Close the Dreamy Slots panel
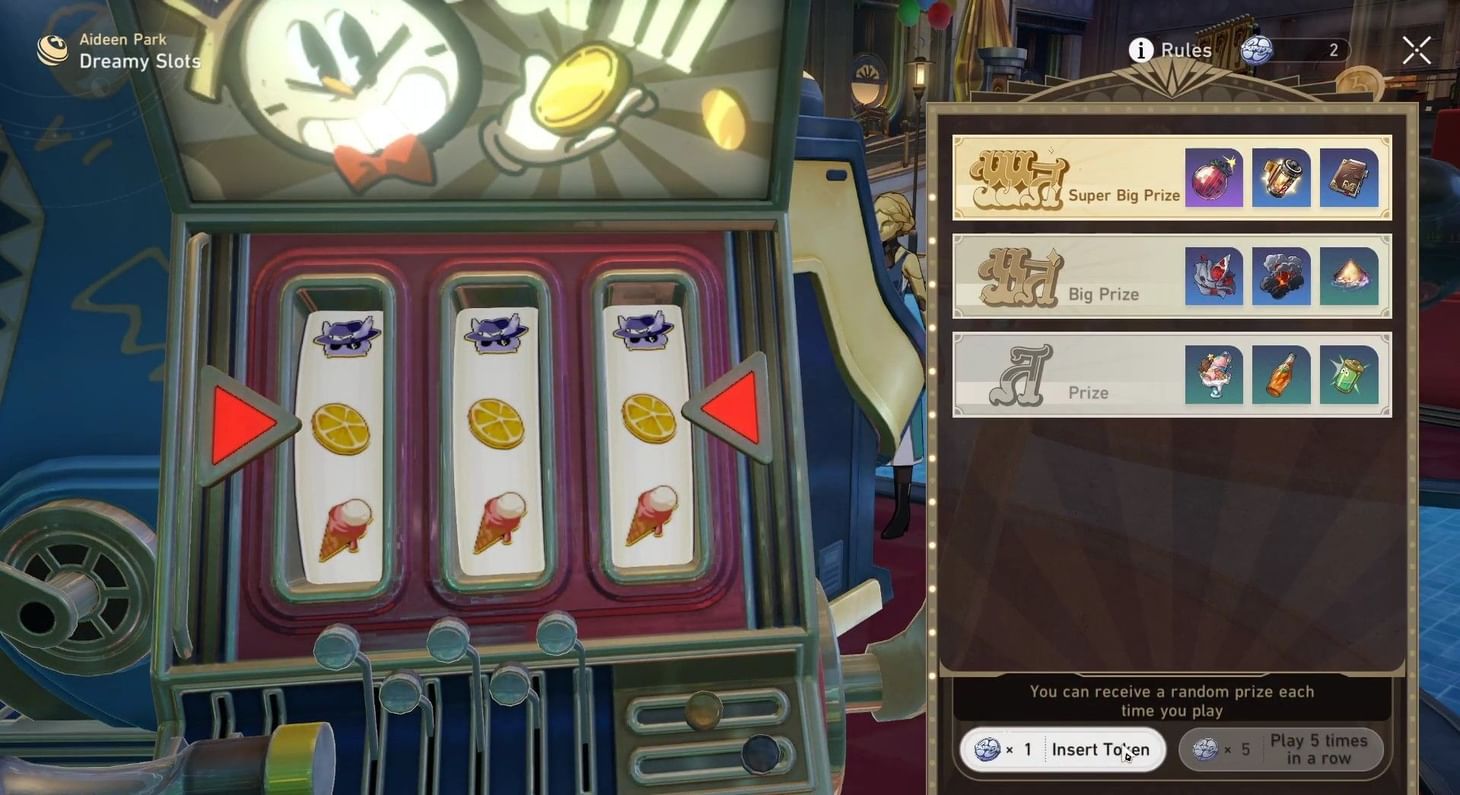 click(x=1416, y=49)
